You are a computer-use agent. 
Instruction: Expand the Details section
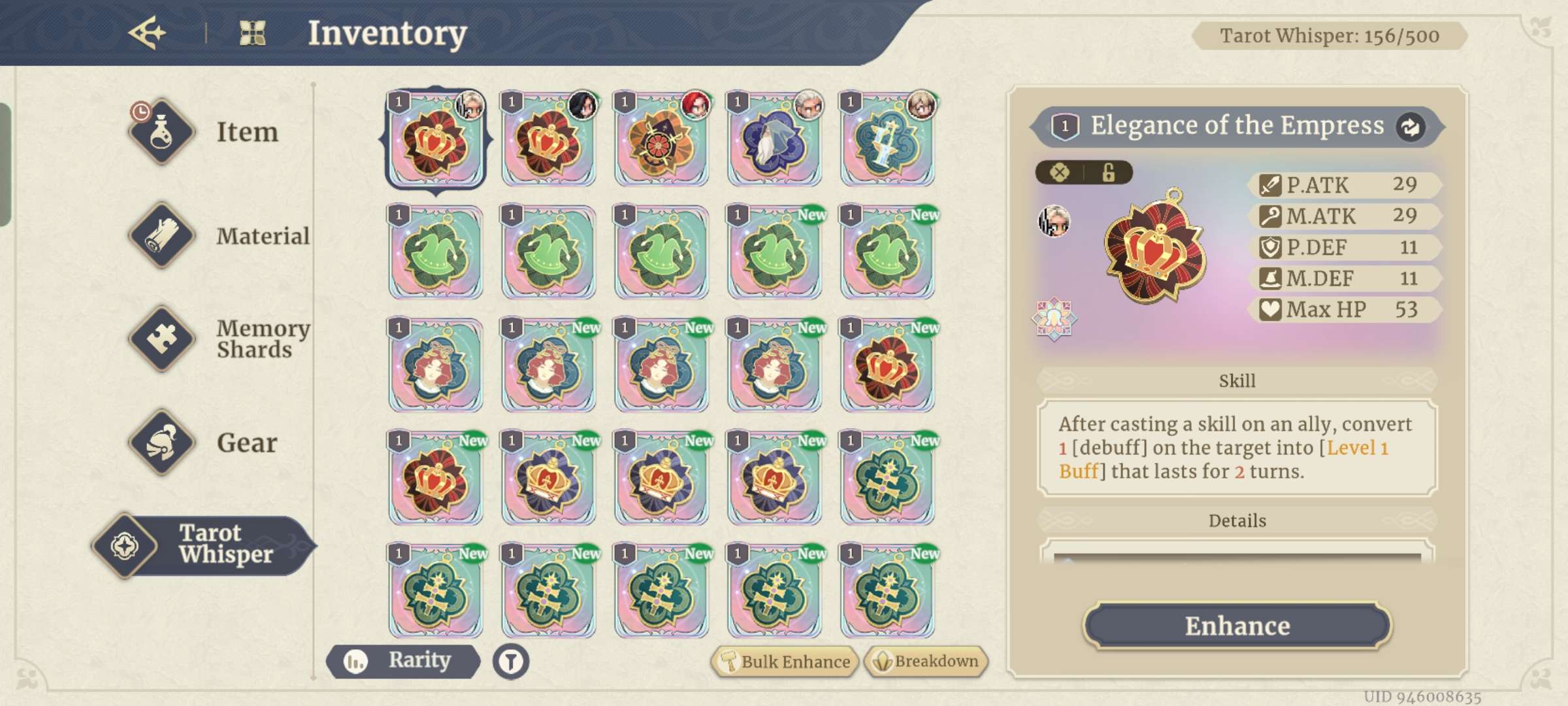coord(1236,520)
